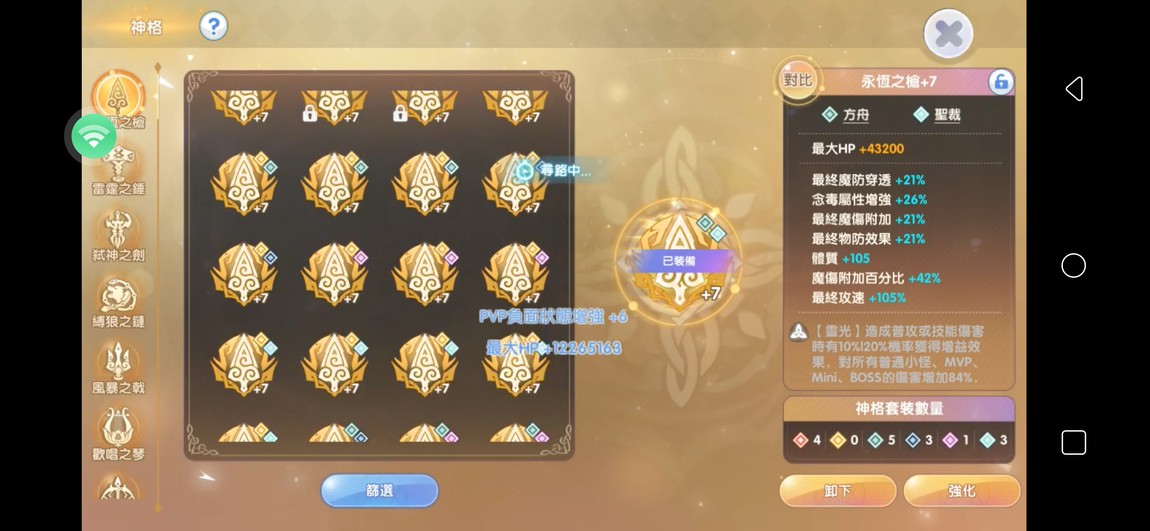
Task: Tap the Android back triangle button
Action: pyautogui.click(x=1073, y=89)
